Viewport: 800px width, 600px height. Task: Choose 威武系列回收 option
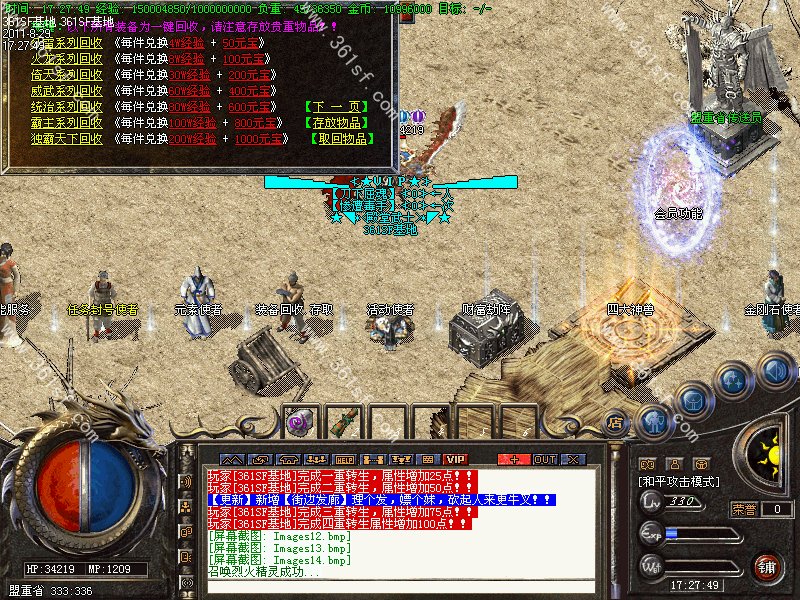(x=66, y=91)
